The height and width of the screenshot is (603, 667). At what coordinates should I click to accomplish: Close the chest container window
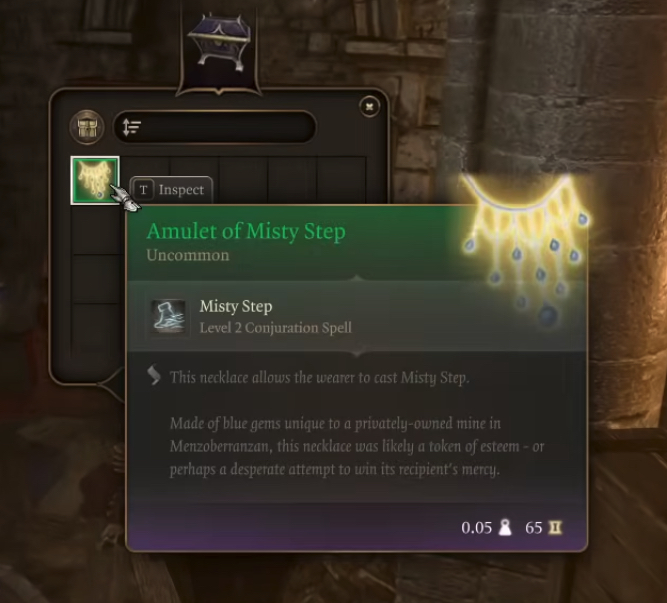coord(370,105)
